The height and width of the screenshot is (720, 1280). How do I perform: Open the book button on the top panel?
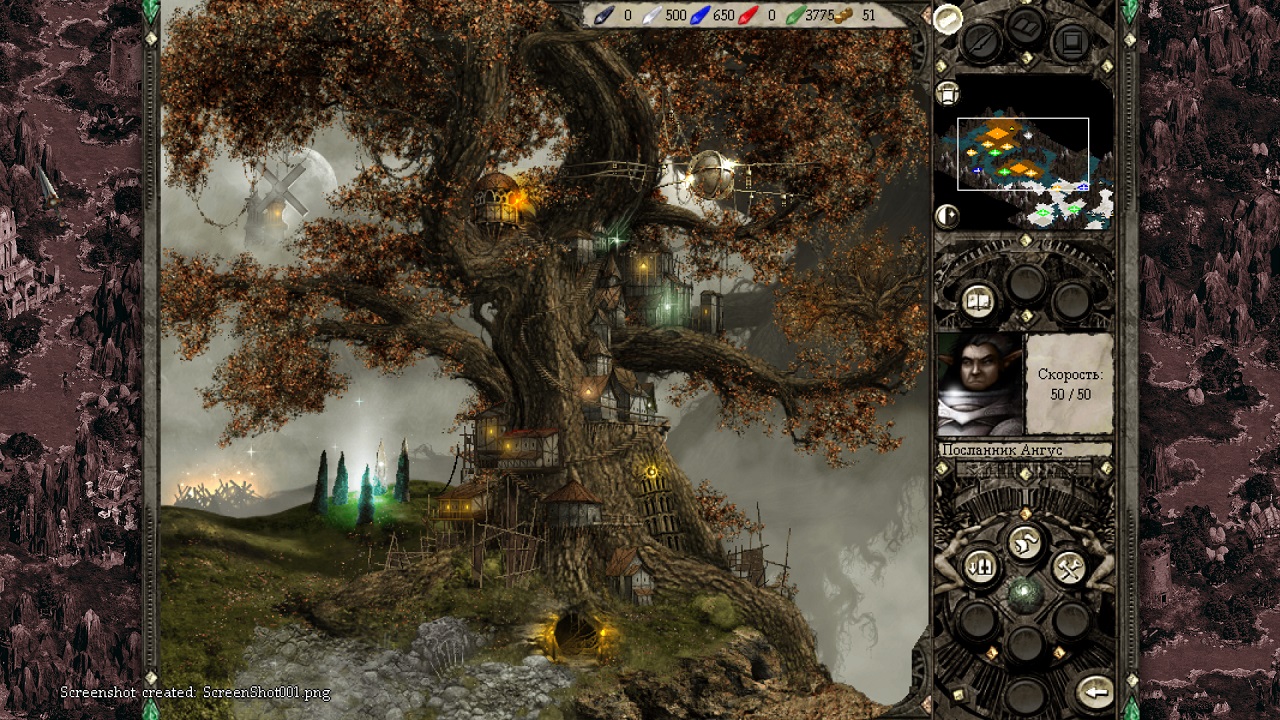tap(1027, 25)
